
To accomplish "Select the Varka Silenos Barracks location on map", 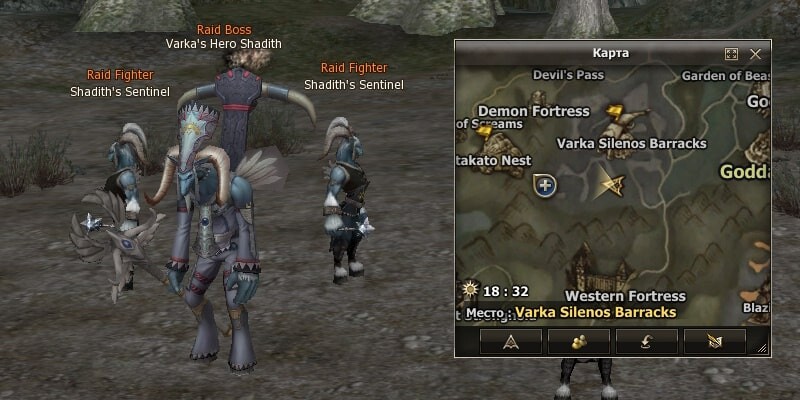I will [x=631, y=143].
